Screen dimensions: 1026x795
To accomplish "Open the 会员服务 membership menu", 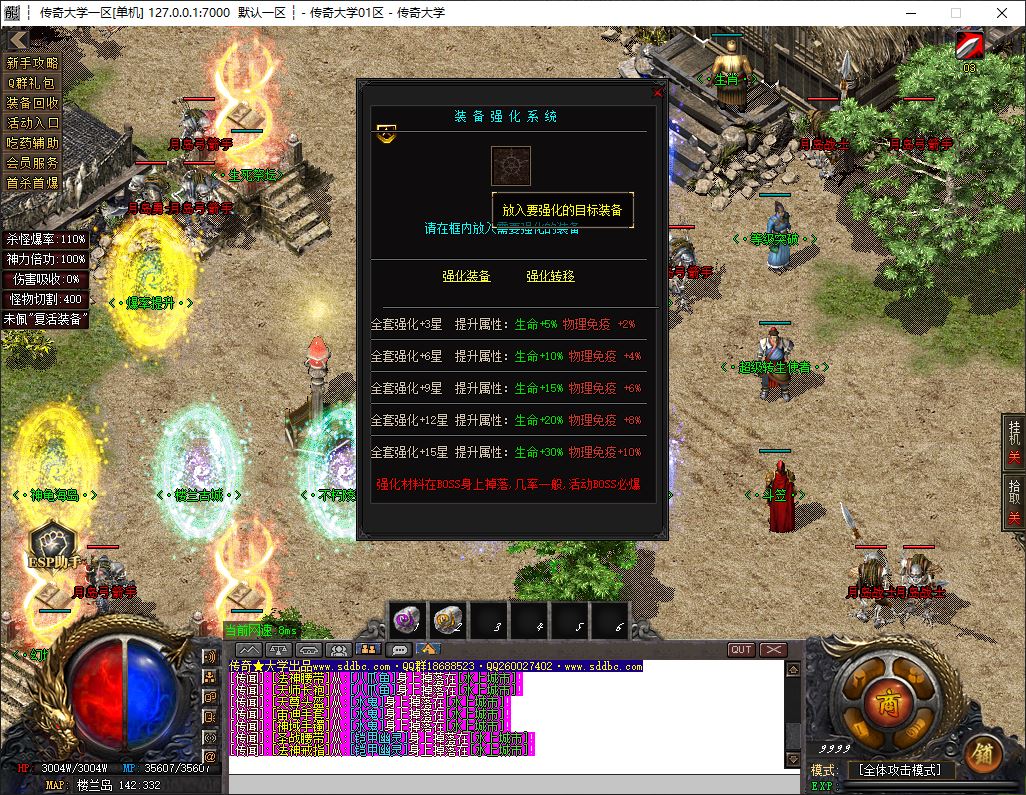I will click(x=33, y=163).
